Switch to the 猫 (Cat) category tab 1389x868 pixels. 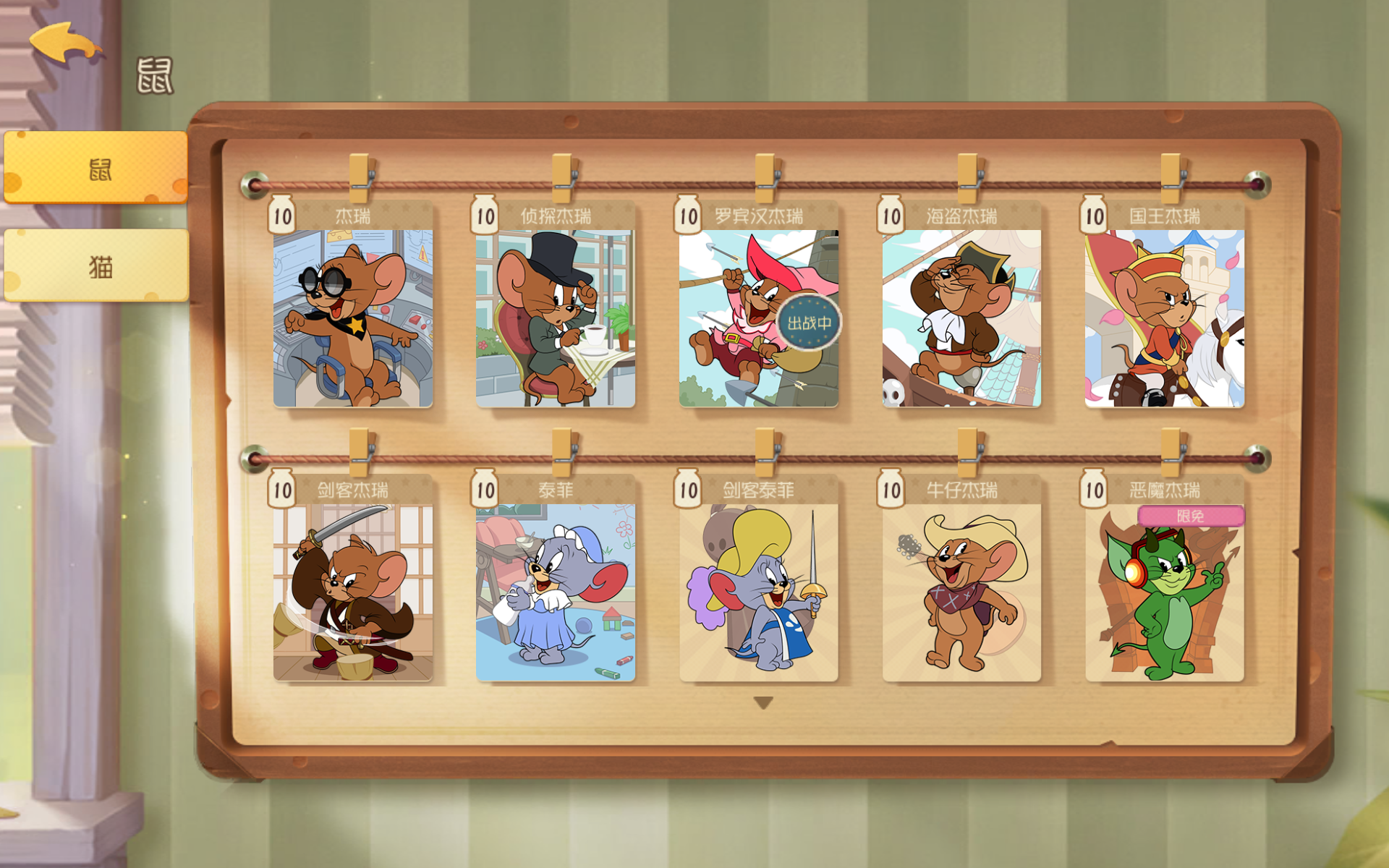point(96,268)
